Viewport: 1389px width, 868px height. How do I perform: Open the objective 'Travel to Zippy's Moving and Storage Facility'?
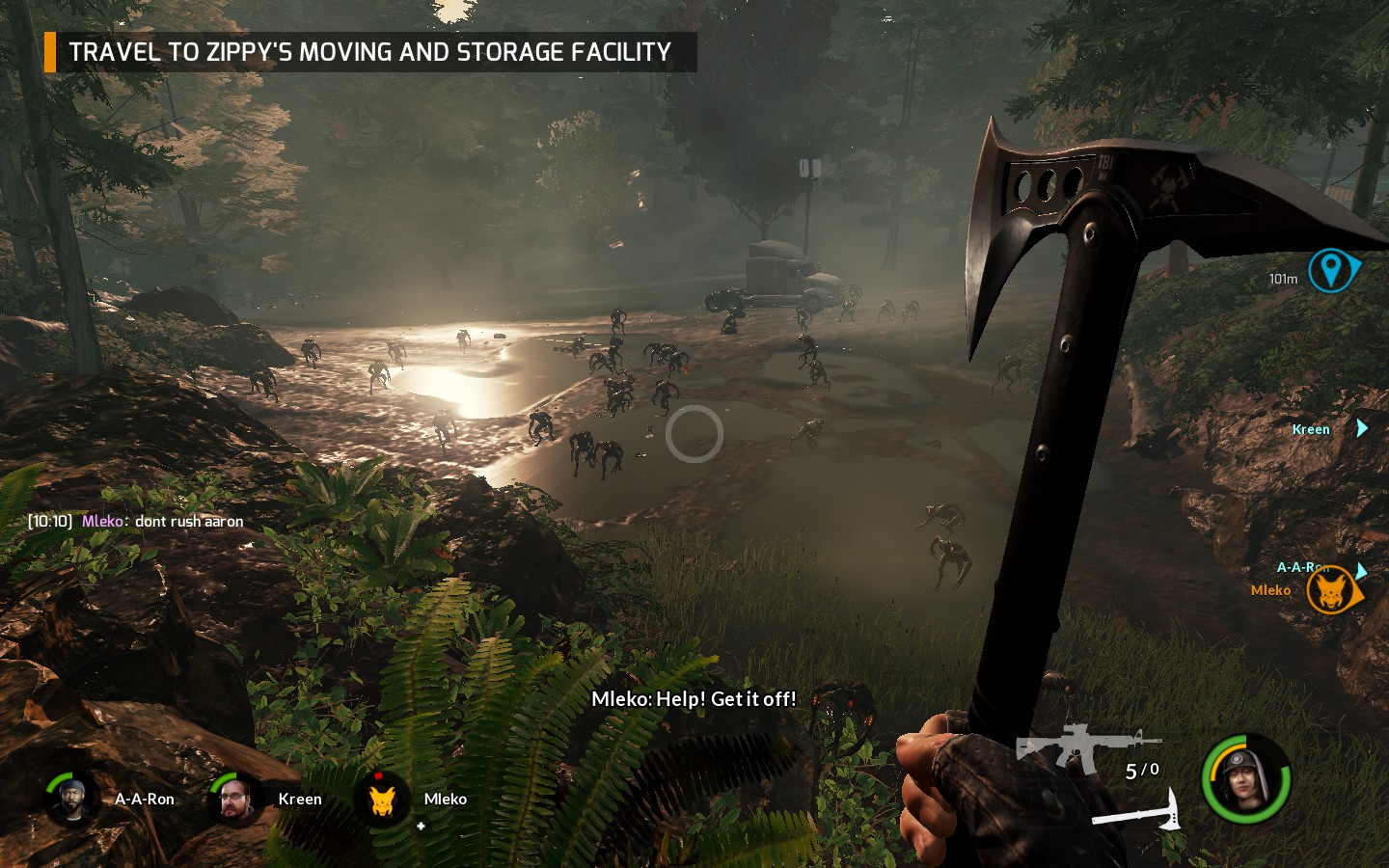tap(367, 53)
